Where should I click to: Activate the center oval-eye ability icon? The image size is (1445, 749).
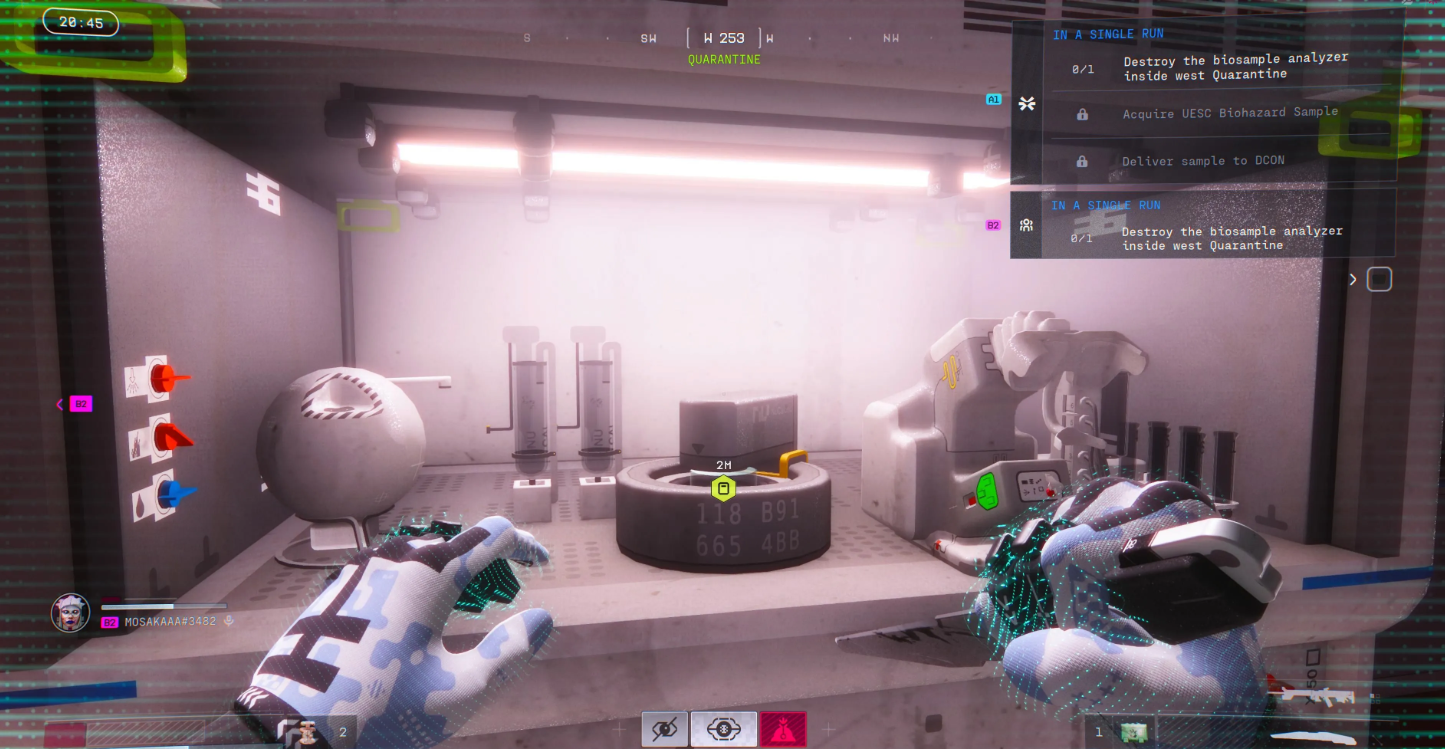point(723,730)
